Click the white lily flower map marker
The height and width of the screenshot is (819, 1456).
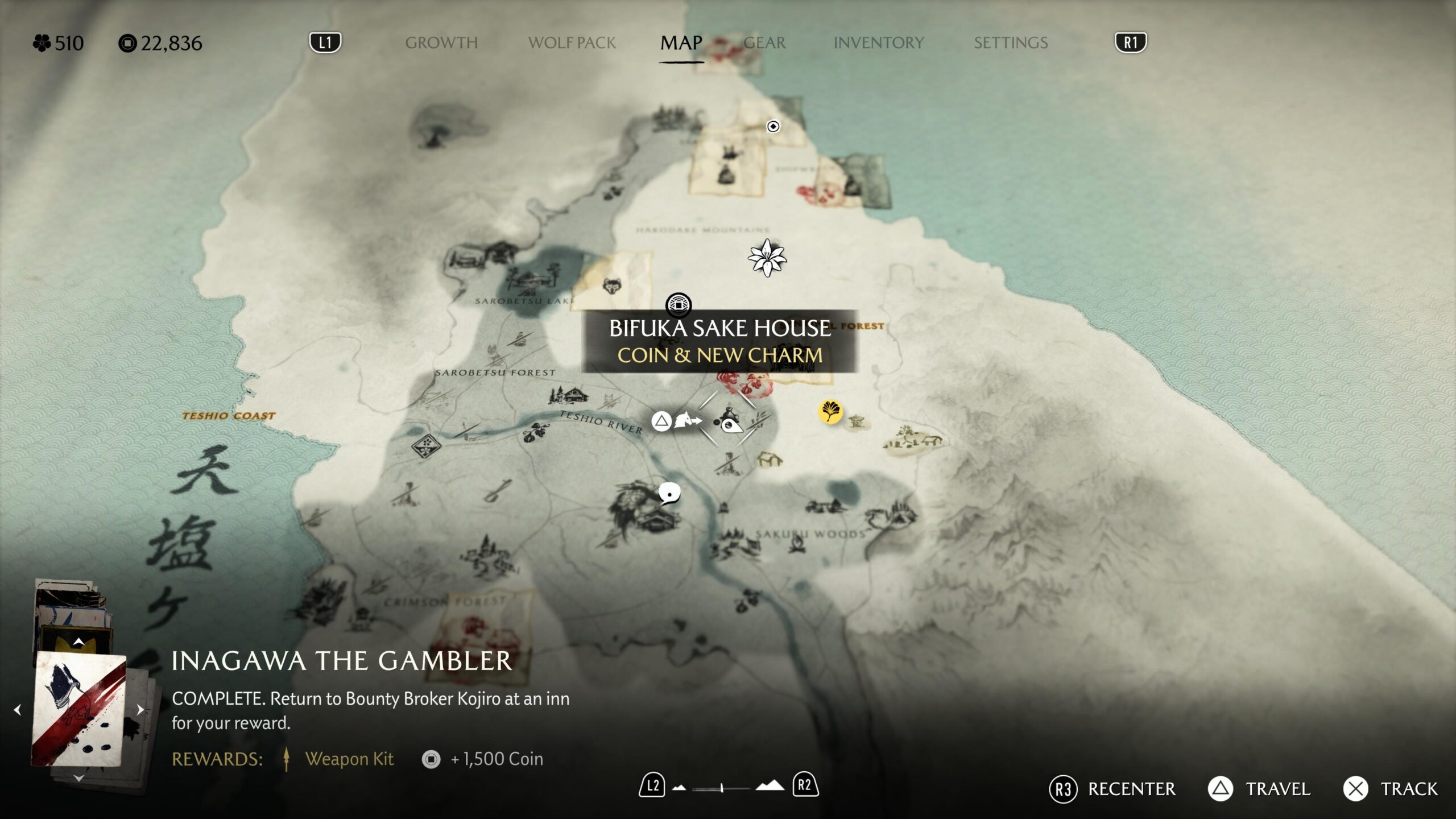(x=767, y=258)
